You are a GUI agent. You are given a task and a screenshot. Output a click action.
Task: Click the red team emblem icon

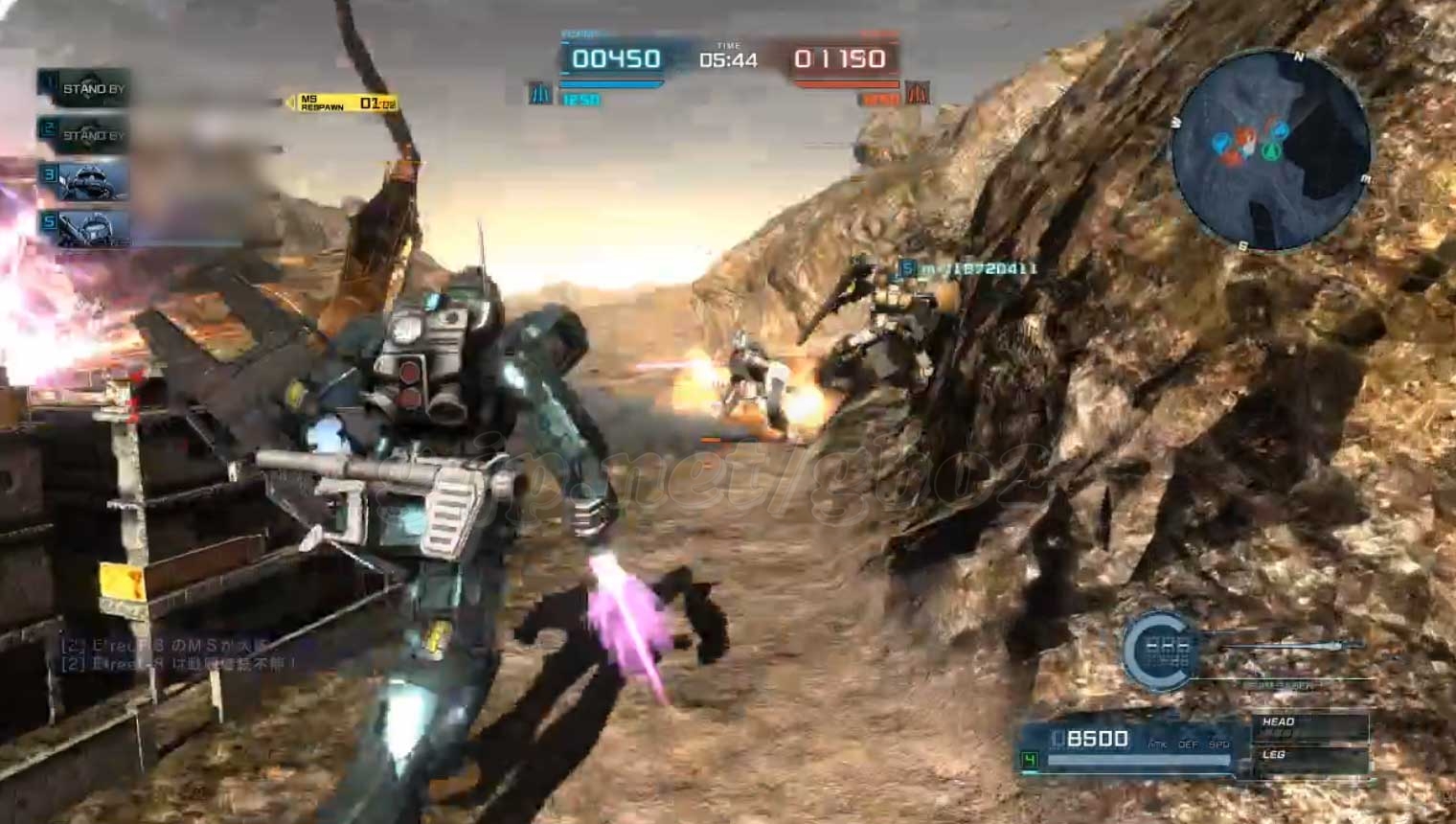coord(917,94)
